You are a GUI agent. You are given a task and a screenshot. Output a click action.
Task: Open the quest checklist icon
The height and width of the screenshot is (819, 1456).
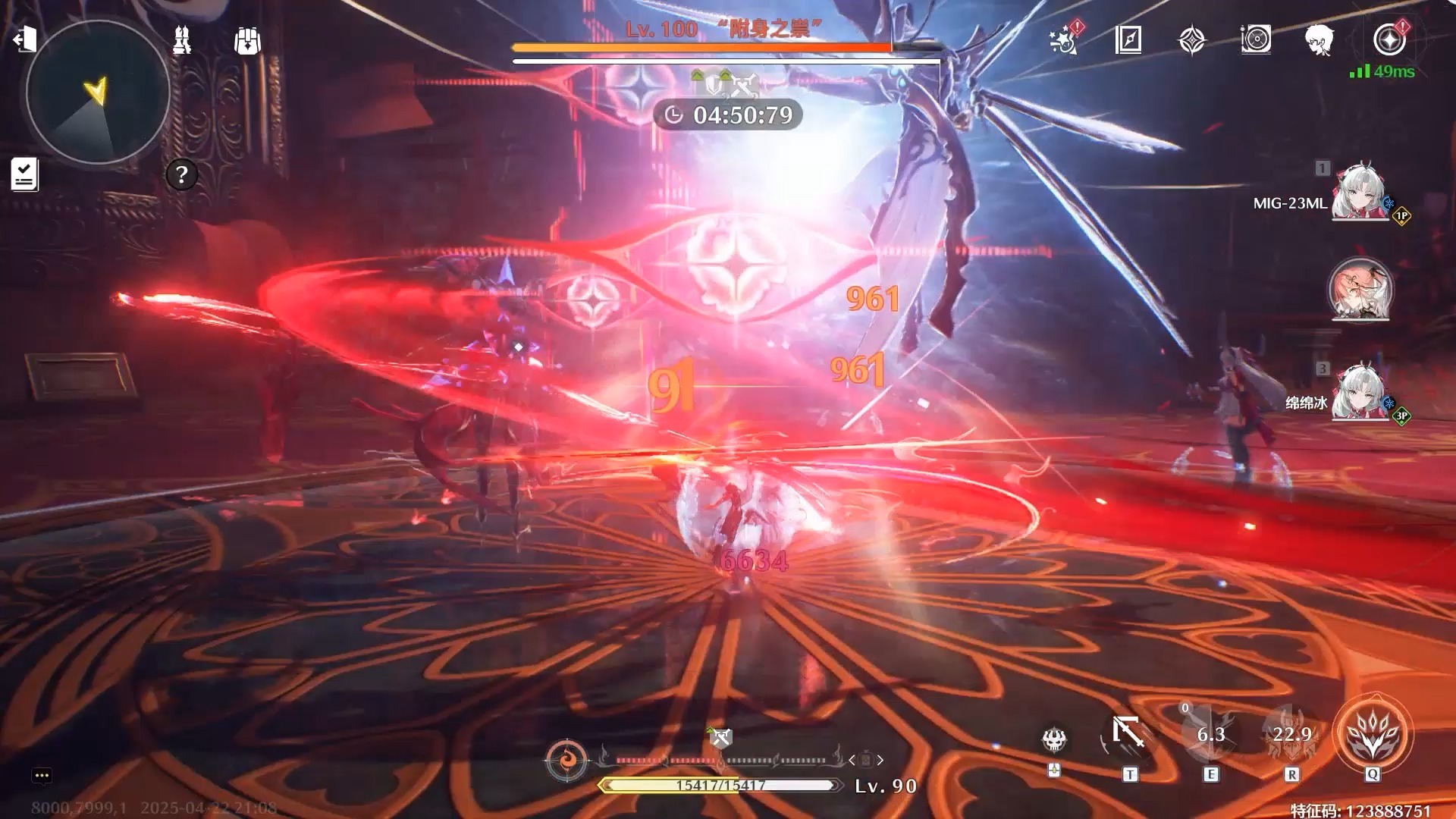click(x=24, y=174)
